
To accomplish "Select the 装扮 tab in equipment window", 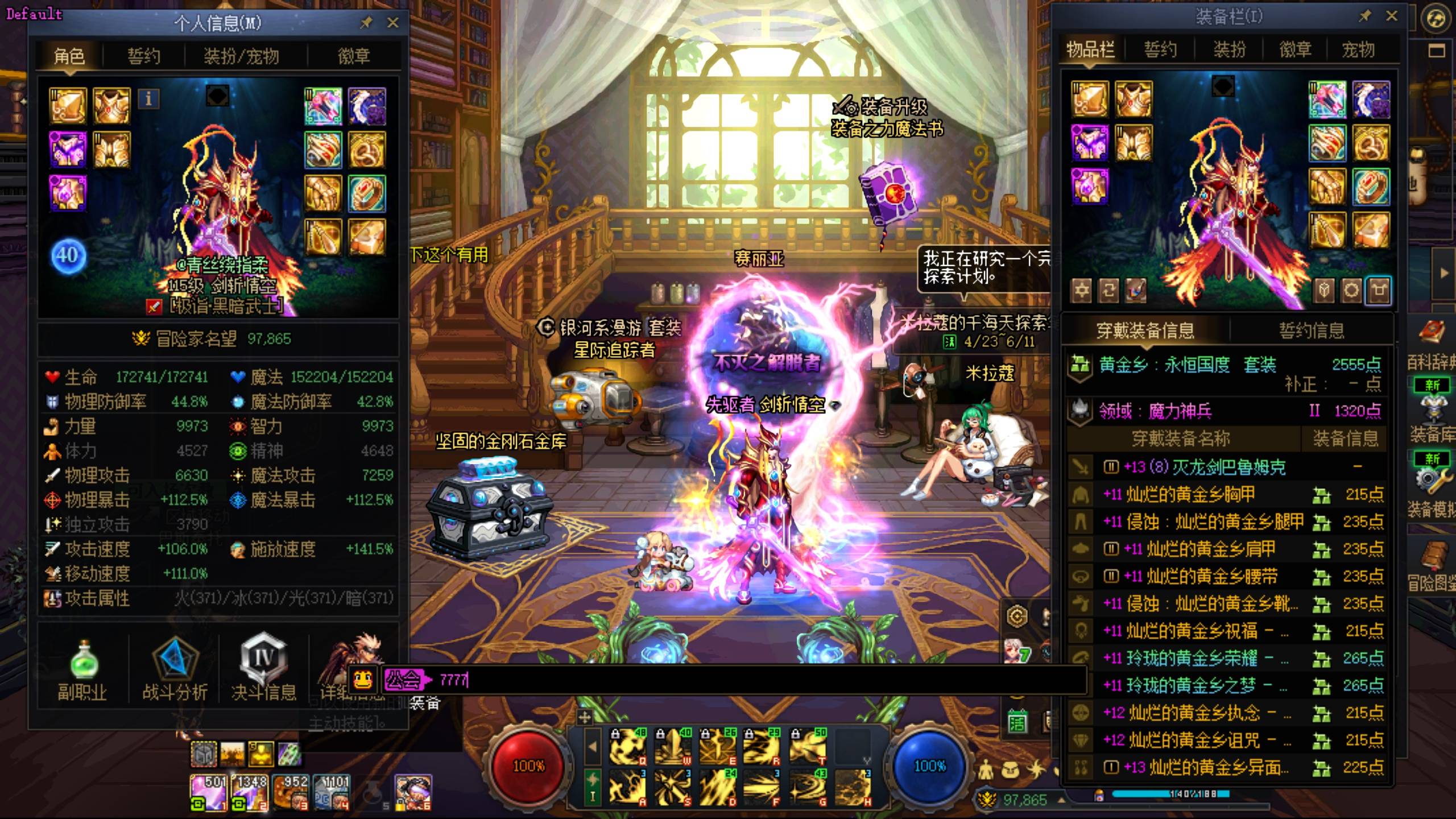I will (1229, 50).
